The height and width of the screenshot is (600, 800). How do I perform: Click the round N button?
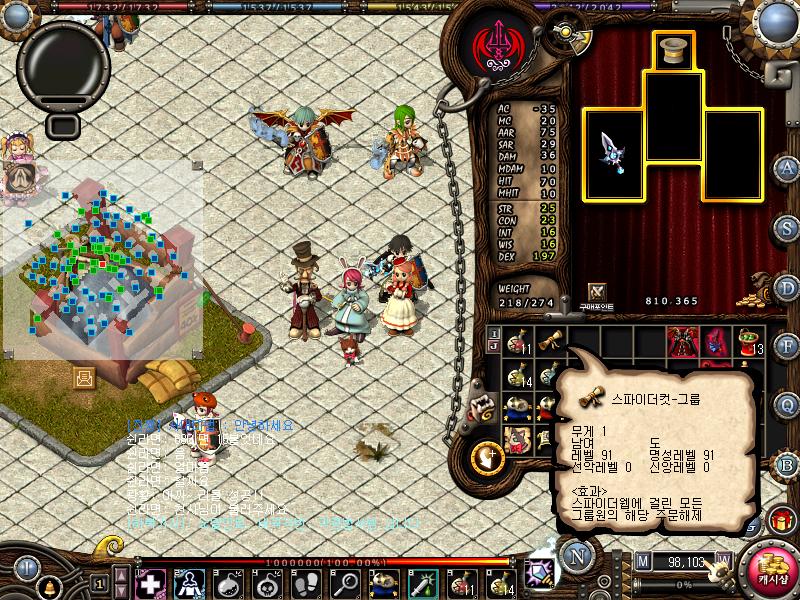point(577,557)
